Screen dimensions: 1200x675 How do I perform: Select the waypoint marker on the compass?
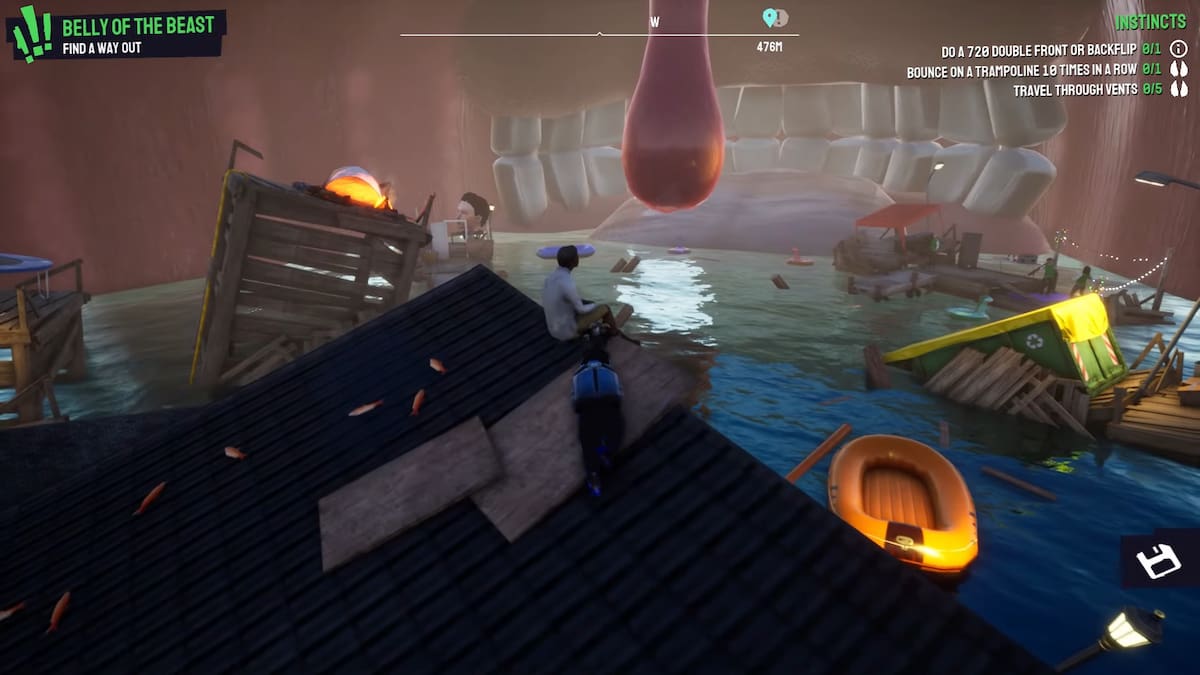pyautogui.click(x=770, y=18)
